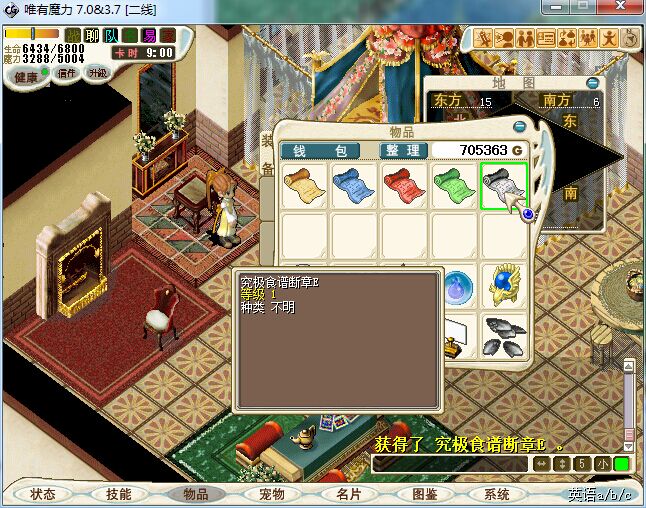Image resolution: width=646 pixels, height=508 pixels.
Task: Select the red scroll item
Action: (403, 185)
